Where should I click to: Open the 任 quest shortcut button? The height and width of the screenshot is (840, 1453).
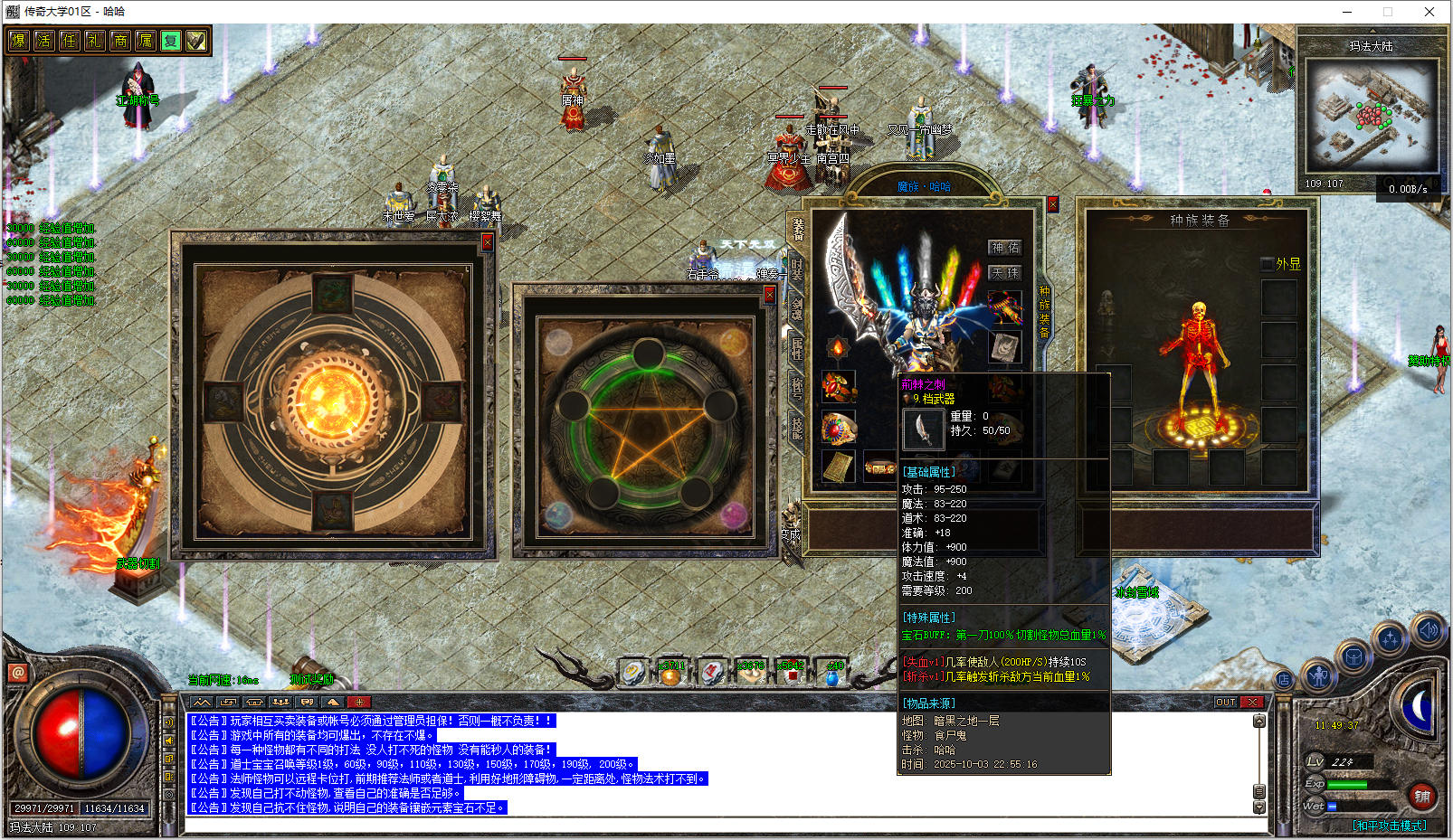tap(69, 41)
